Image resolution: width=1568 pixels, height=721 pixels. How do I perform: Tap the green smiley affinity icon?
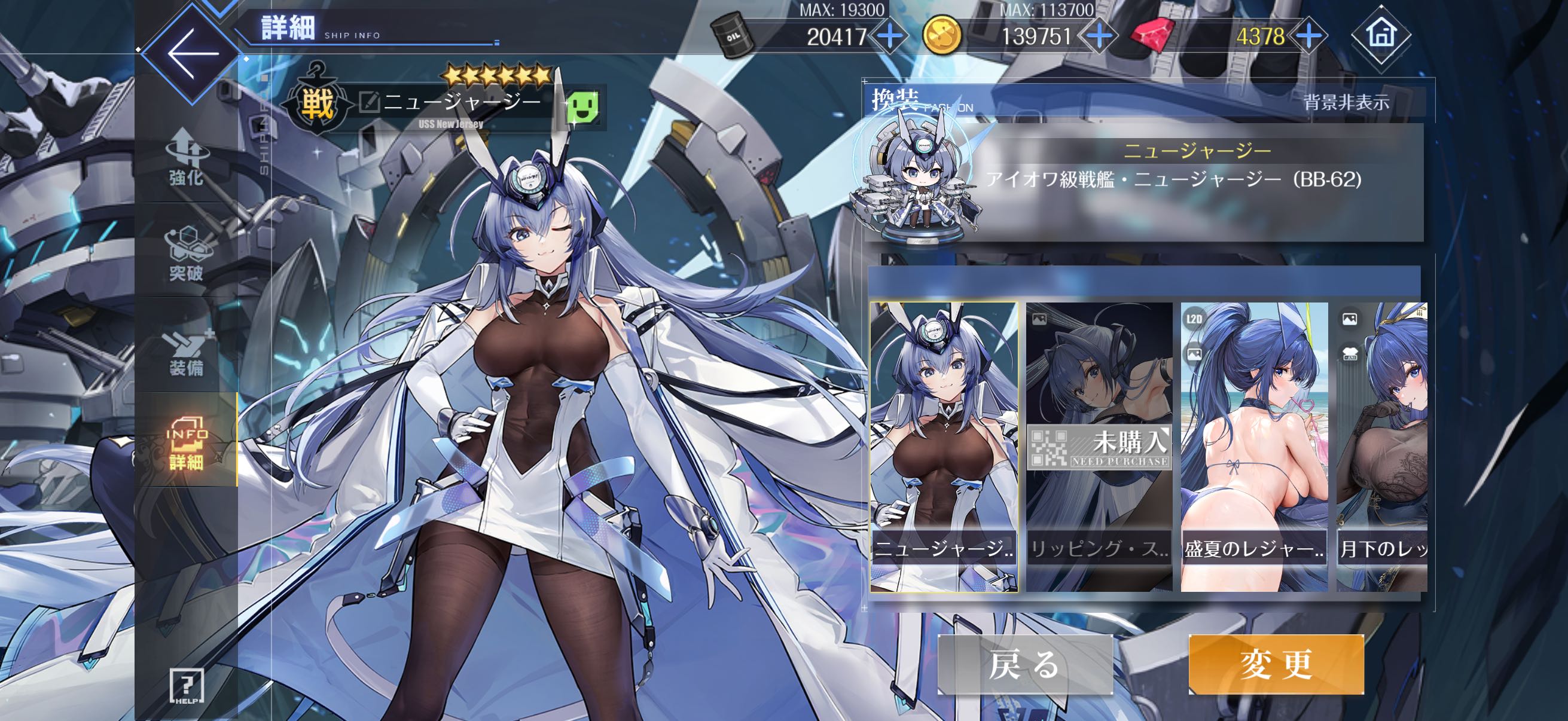582,107
